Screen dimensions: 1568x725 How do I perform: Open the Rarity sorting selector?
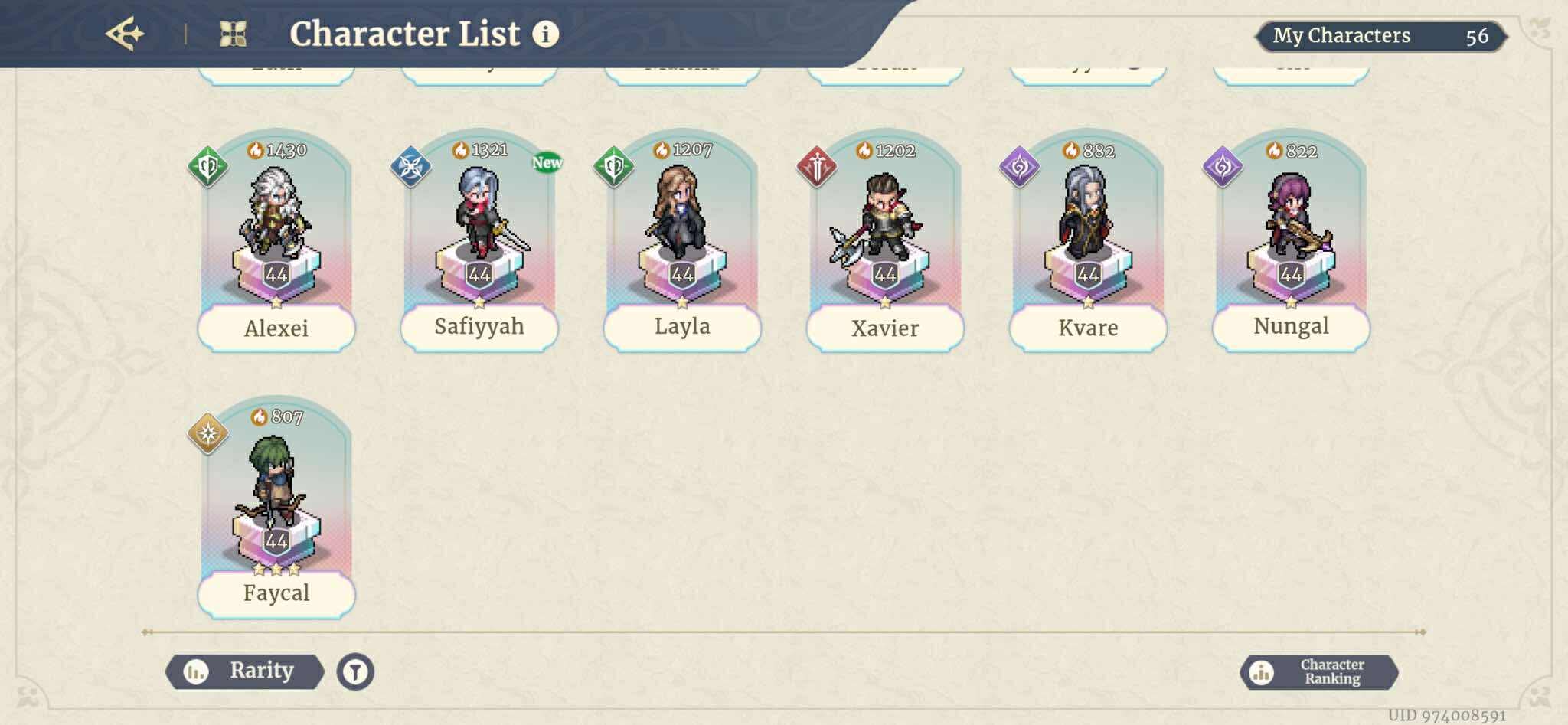coord(247,670)
